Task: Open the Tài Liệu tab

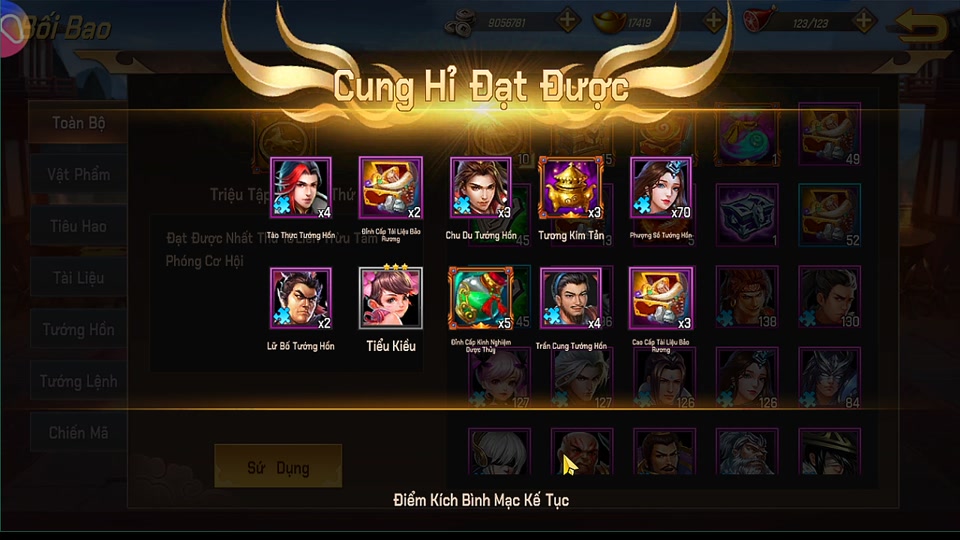Action: click(79, 278)
